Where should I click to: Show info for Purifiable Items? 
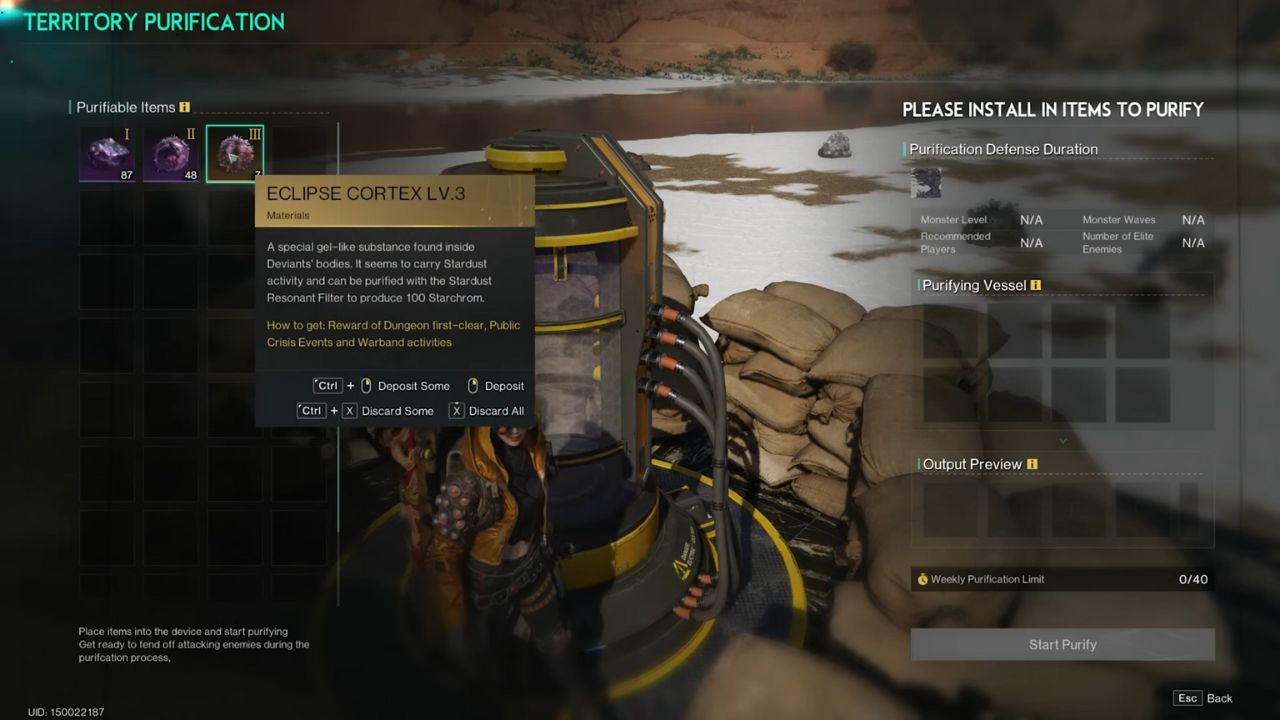184,108
